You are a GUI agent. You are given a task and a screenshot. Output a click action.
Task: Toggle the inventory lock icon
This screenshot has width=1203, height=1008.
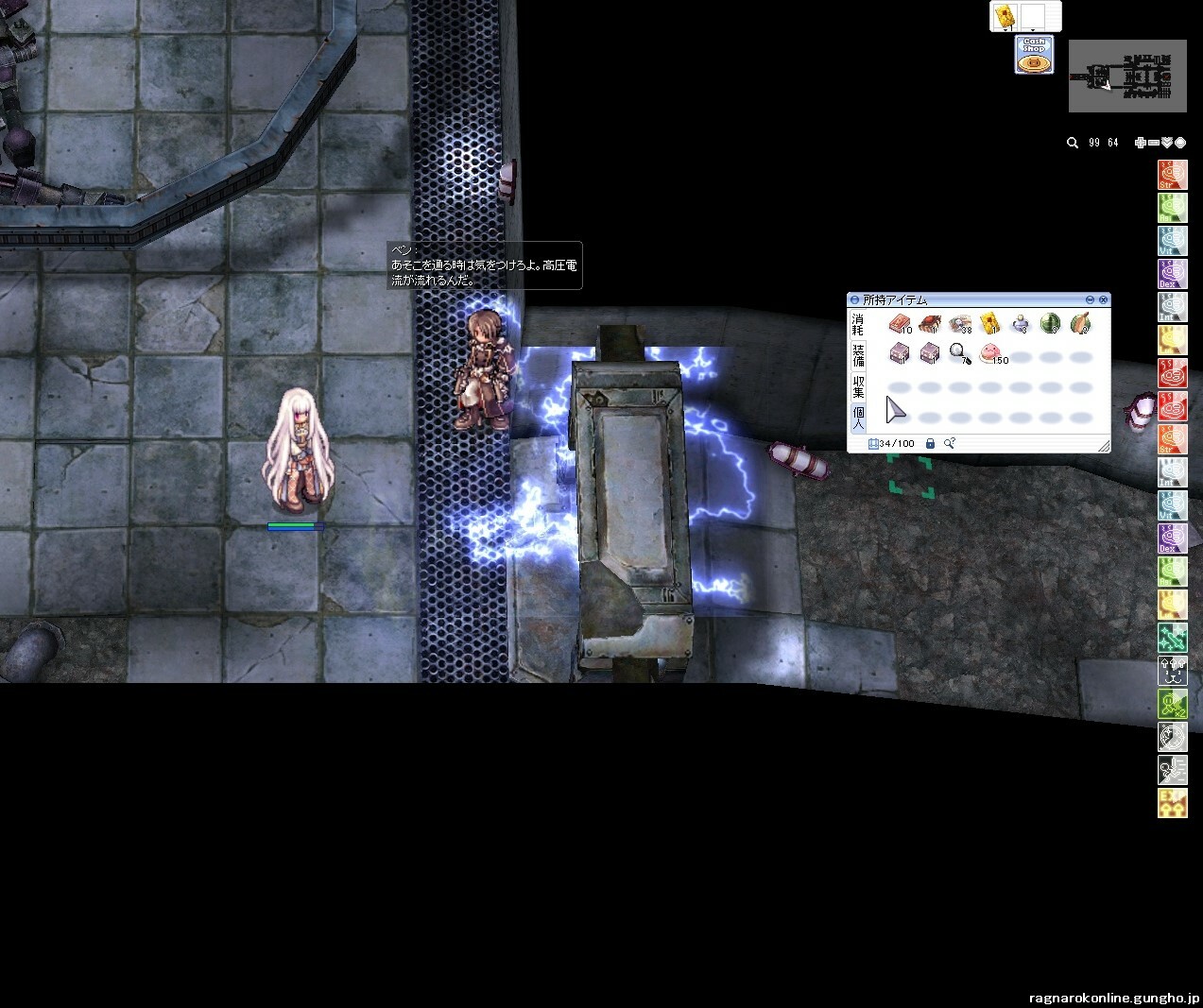[930, 443]
